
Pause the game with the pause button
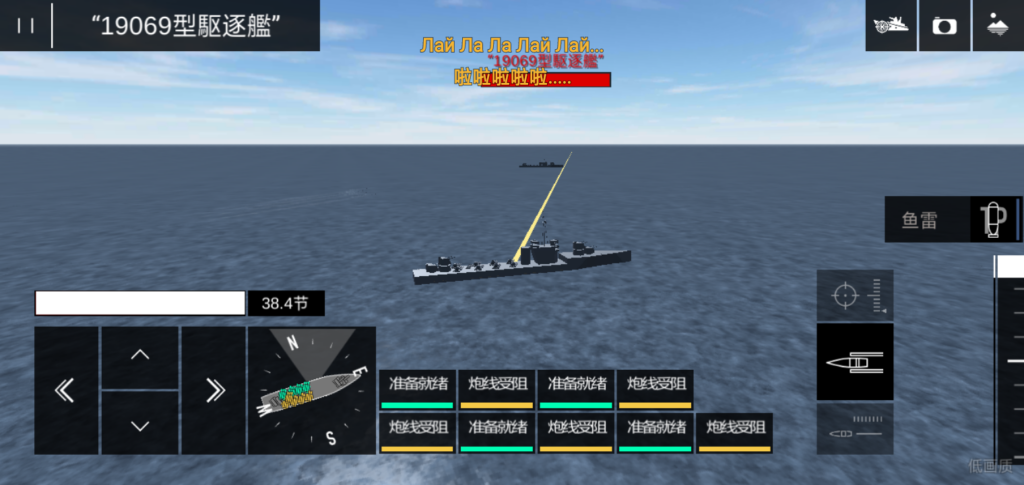coord(26,26)
